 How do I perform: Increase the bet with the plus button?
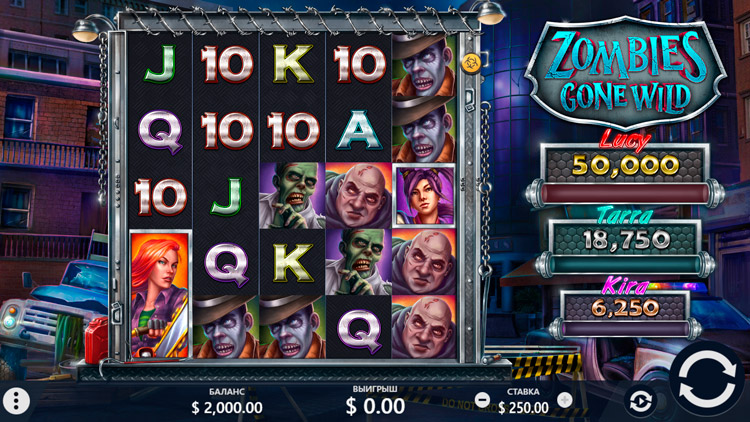(x=565, y=400)
